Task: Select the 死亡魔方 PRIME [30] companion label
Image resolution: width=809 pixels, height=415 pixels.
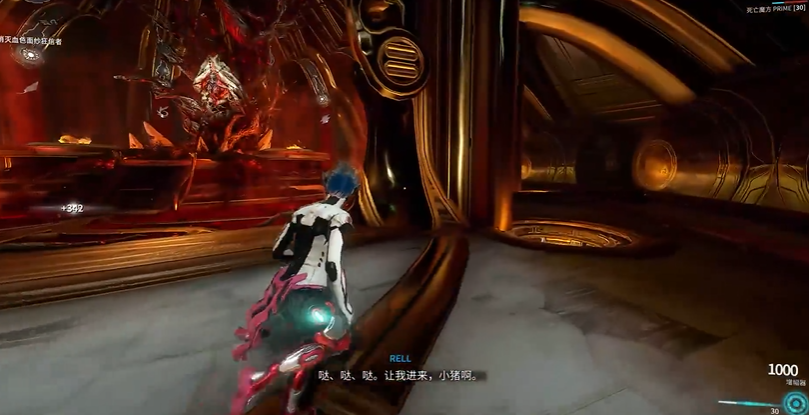Action: [775, 9]
